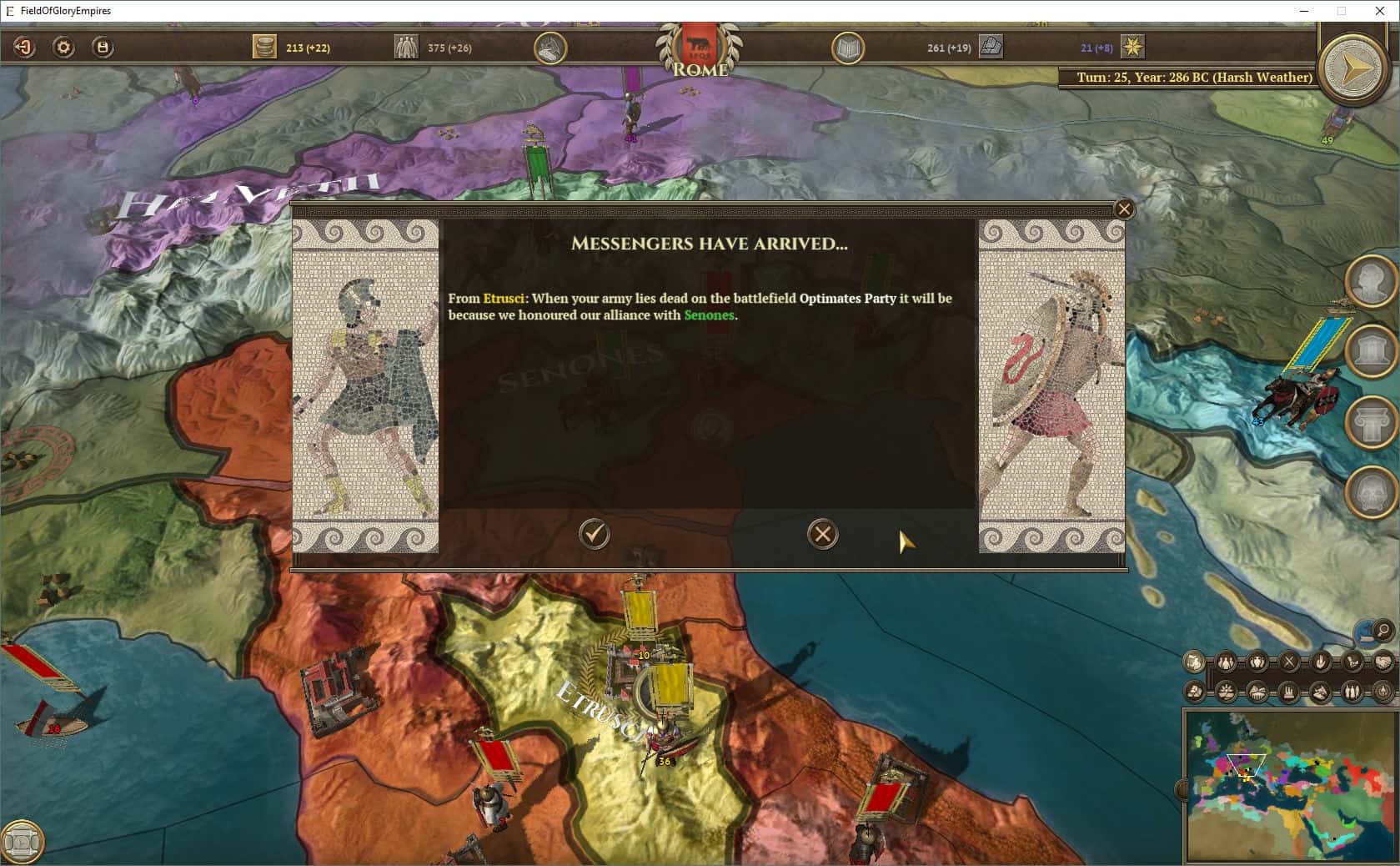The width and height of the screenshot is (1400, 866).
Task: Toggle the handshake diplomacy map filter
Action: (x=1384, y=662)
